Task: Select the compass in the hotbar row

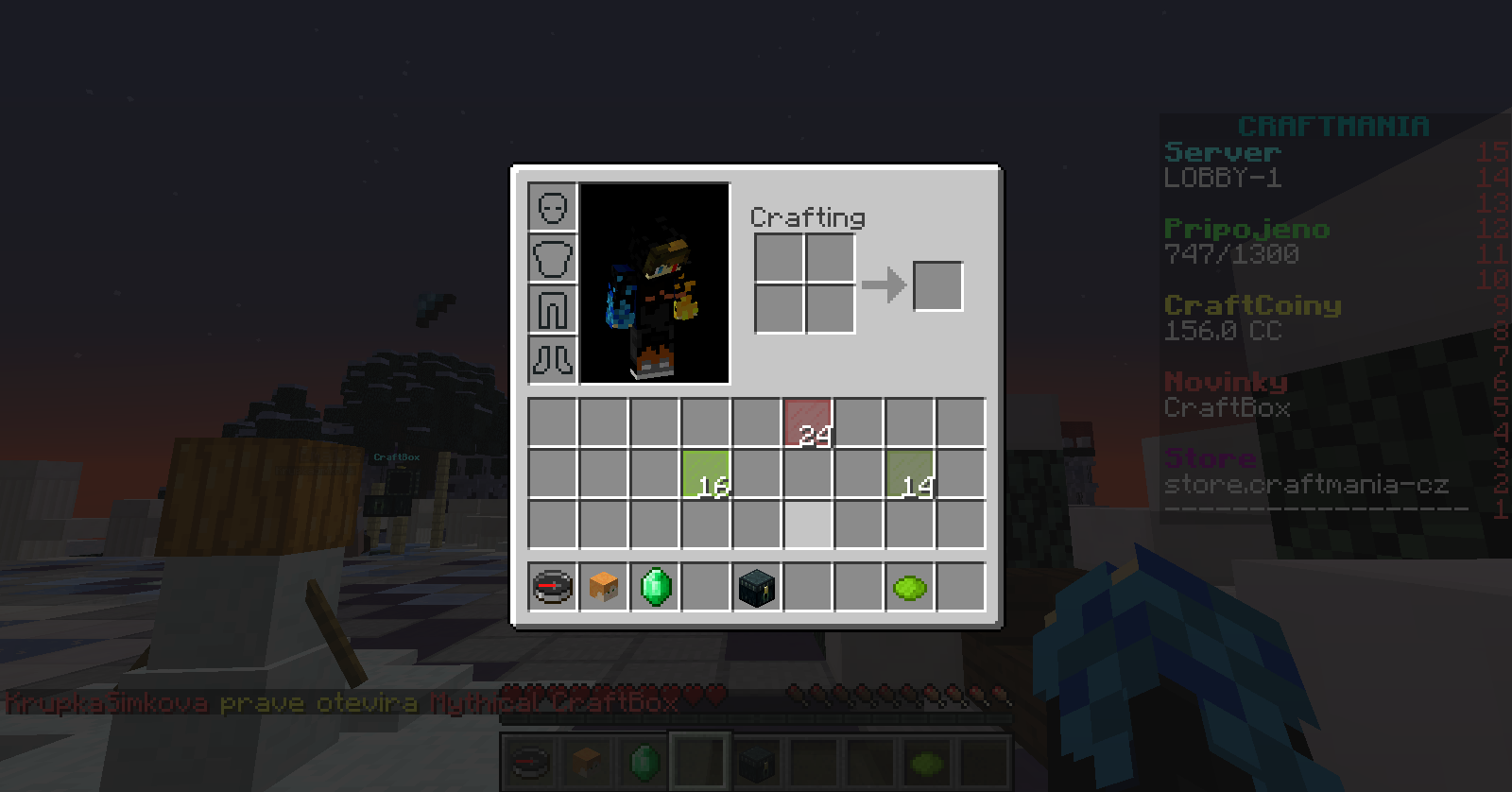Action: click(553, 587)
